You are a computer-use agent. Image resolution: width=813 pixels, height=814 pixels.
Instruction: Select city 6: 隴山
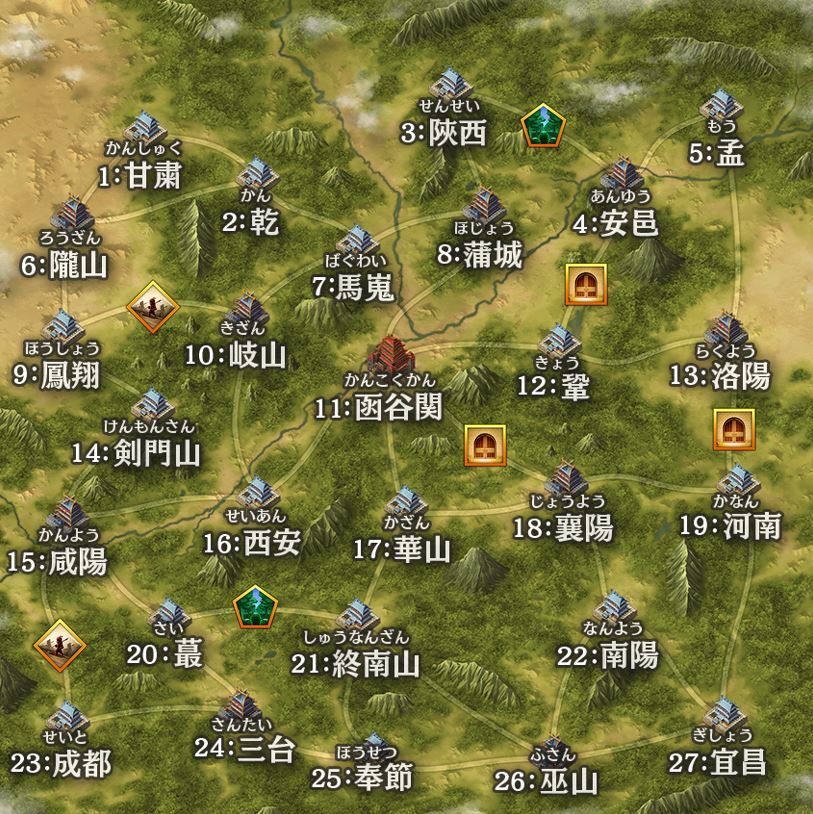[72, 215]
